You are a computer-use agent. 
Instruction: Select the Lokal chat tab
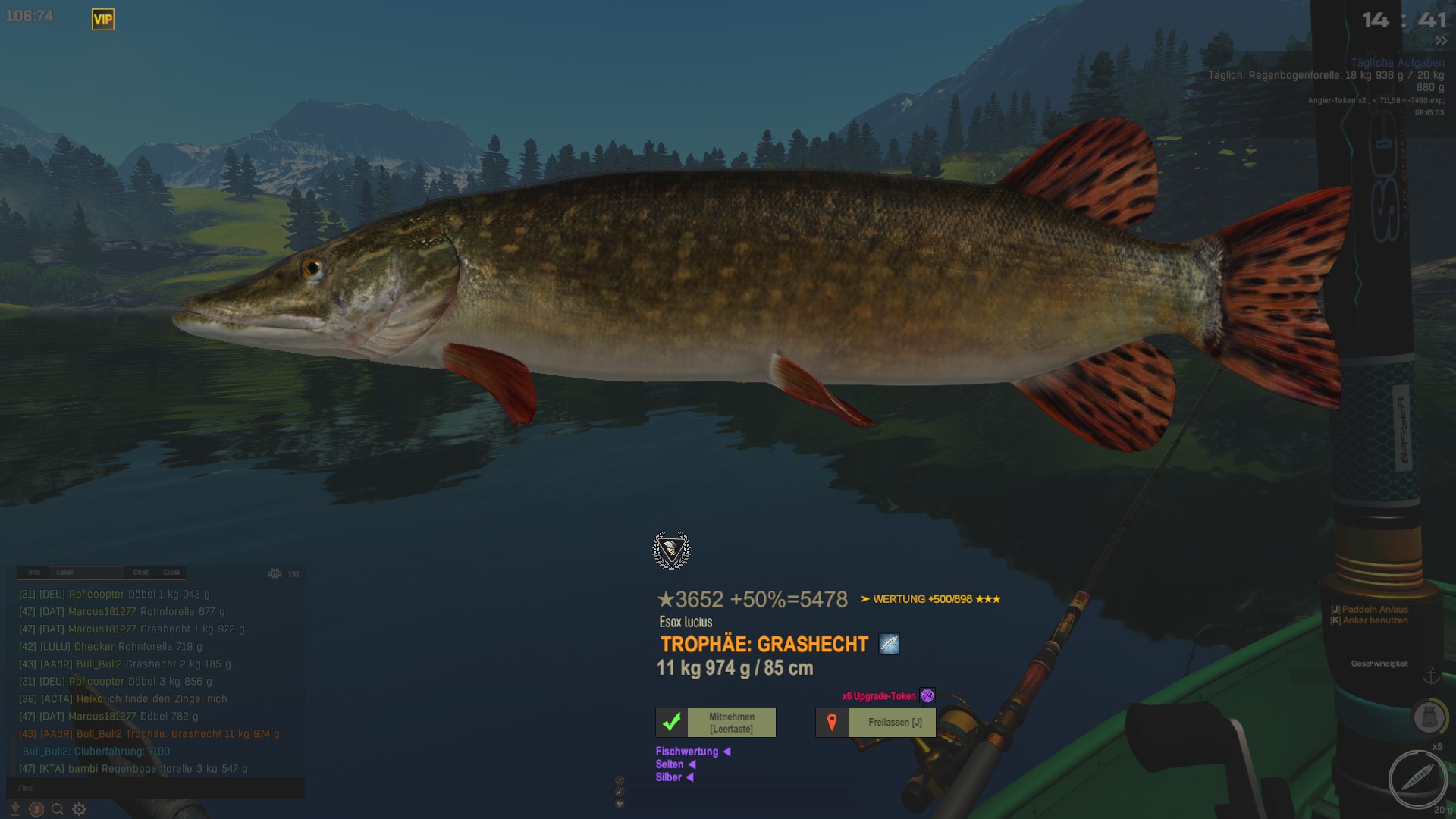[65, 573]
